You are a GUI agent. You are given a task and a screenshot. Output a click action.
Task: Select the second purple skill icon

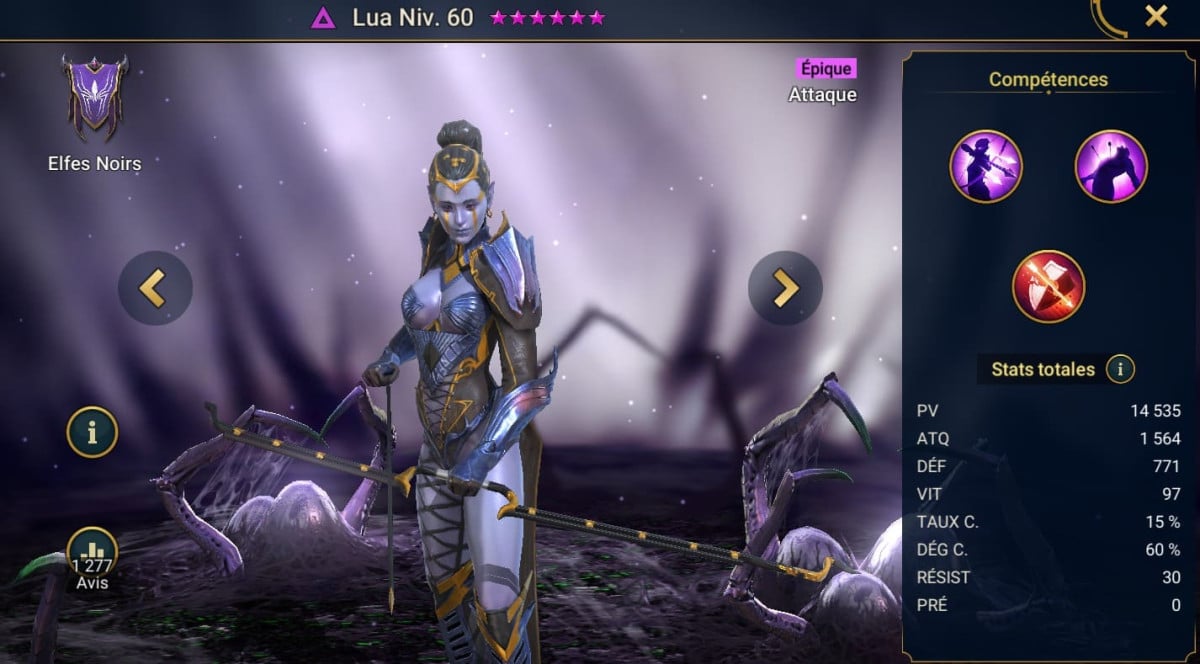tap(1111, 167)
